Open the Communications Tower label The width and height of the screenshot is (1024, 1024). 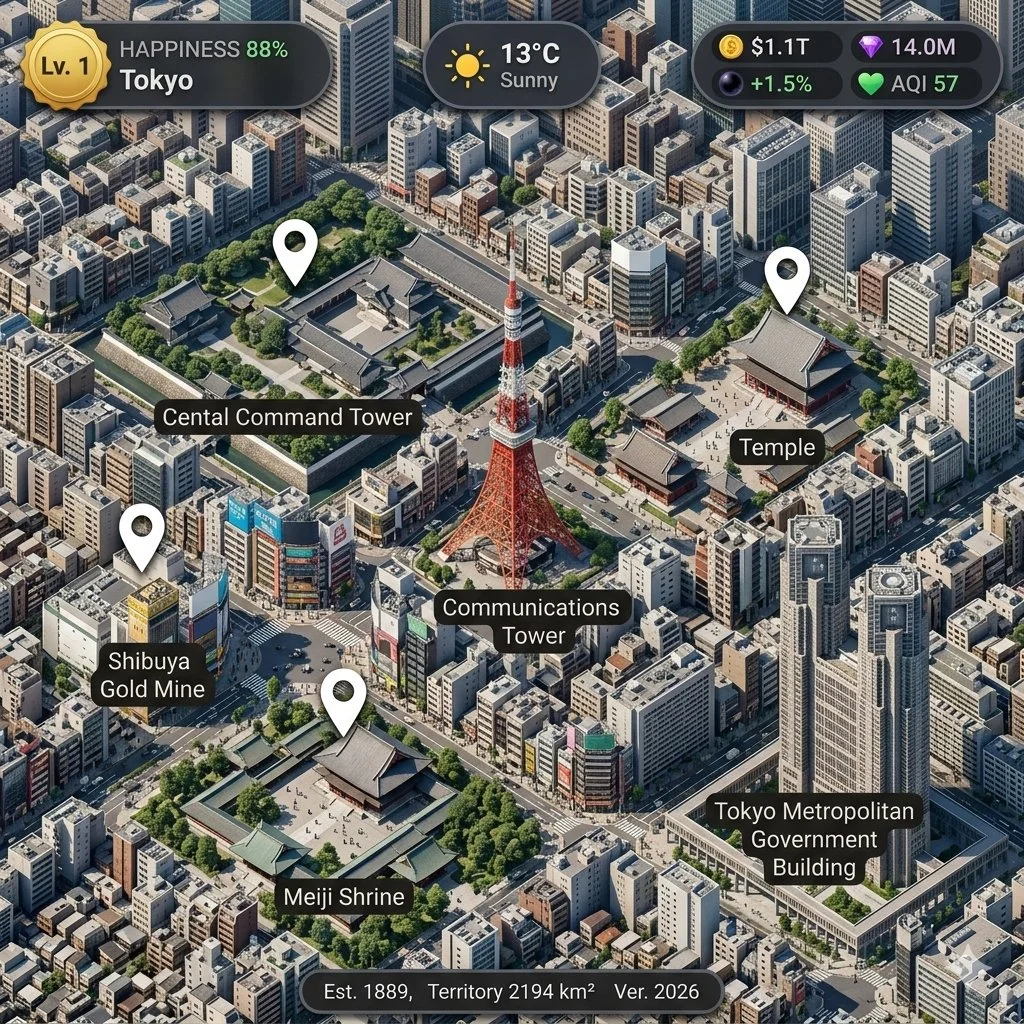531,621
